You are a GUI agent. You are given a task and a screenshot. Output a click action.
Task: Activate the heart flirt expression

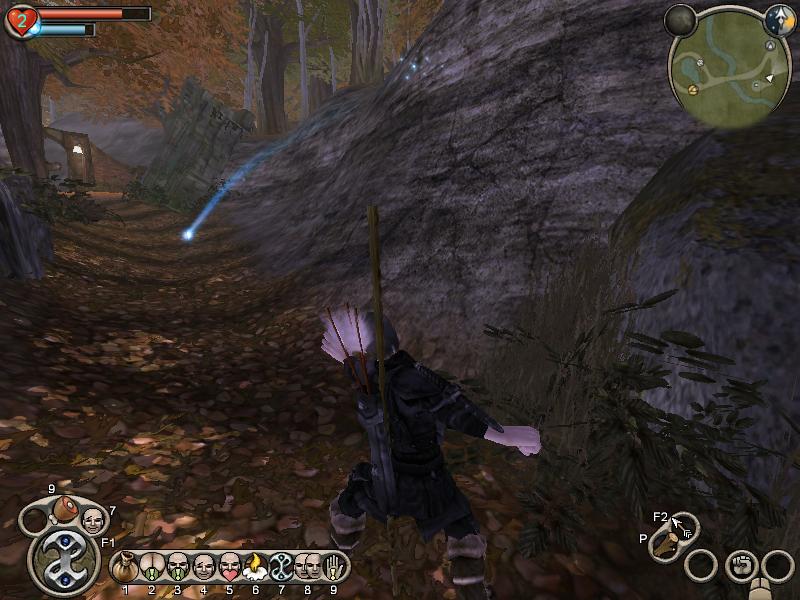[230, 568]
